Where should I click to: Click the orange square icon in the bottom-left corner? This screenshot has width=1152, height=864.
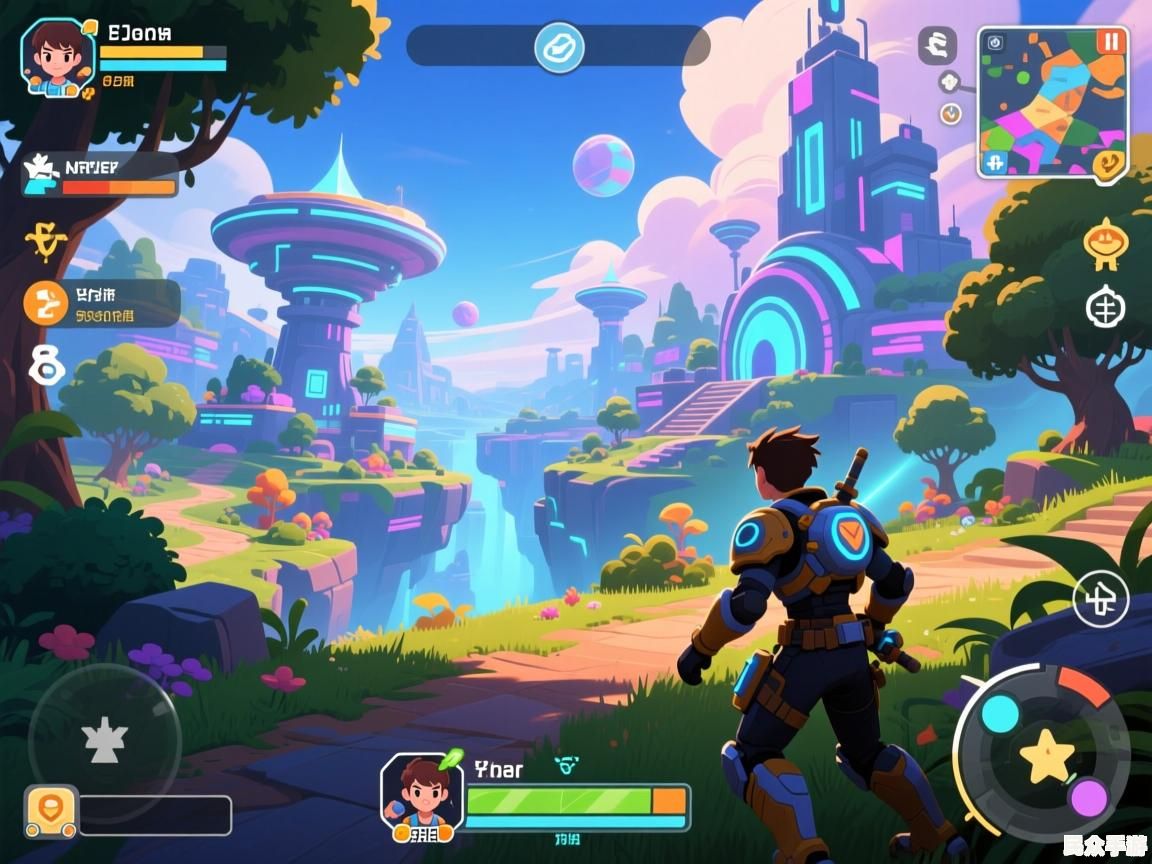(x=51, y=811)
